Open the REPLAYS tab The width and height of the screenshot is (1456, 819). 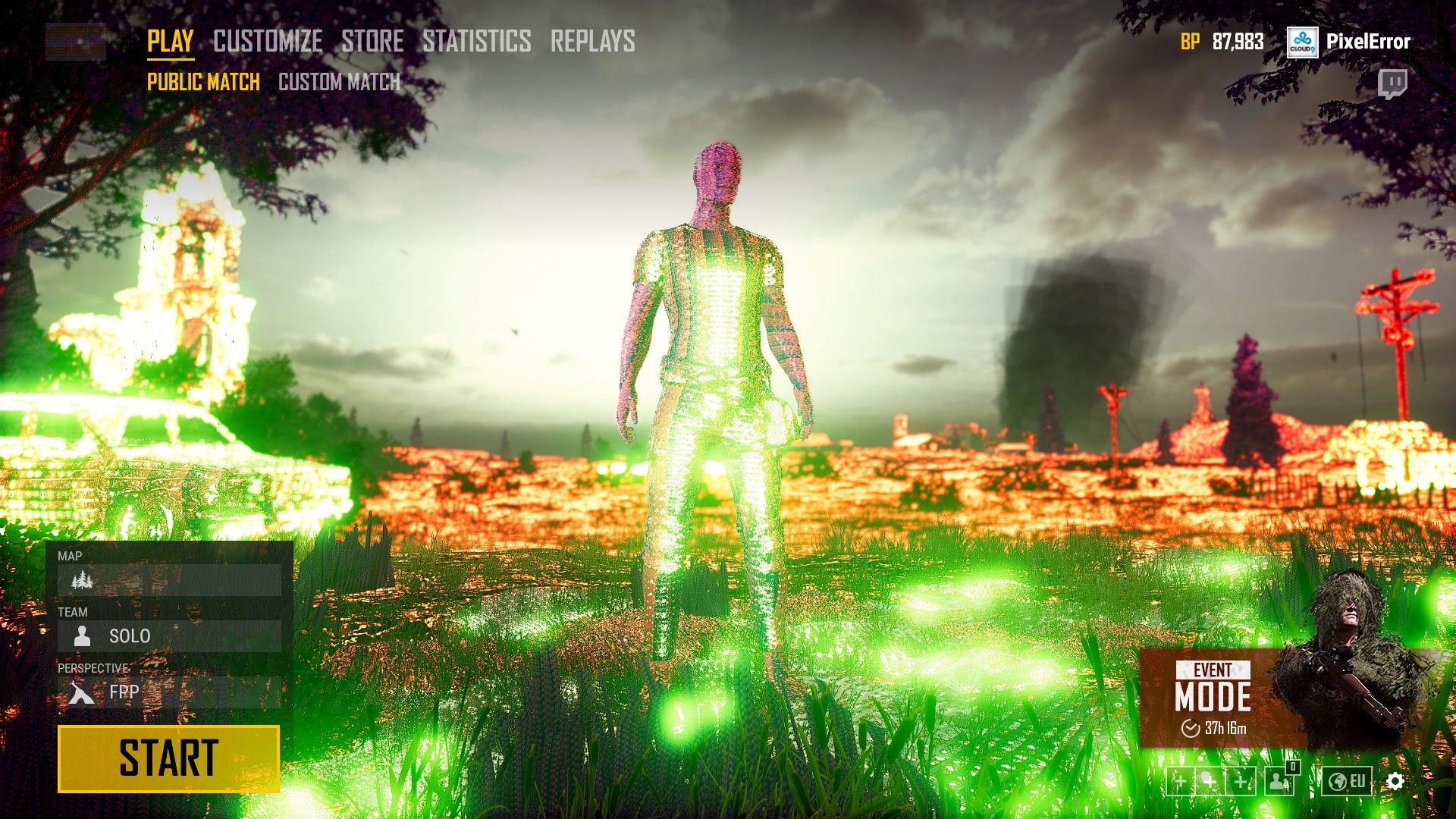[x=594, y=41]
